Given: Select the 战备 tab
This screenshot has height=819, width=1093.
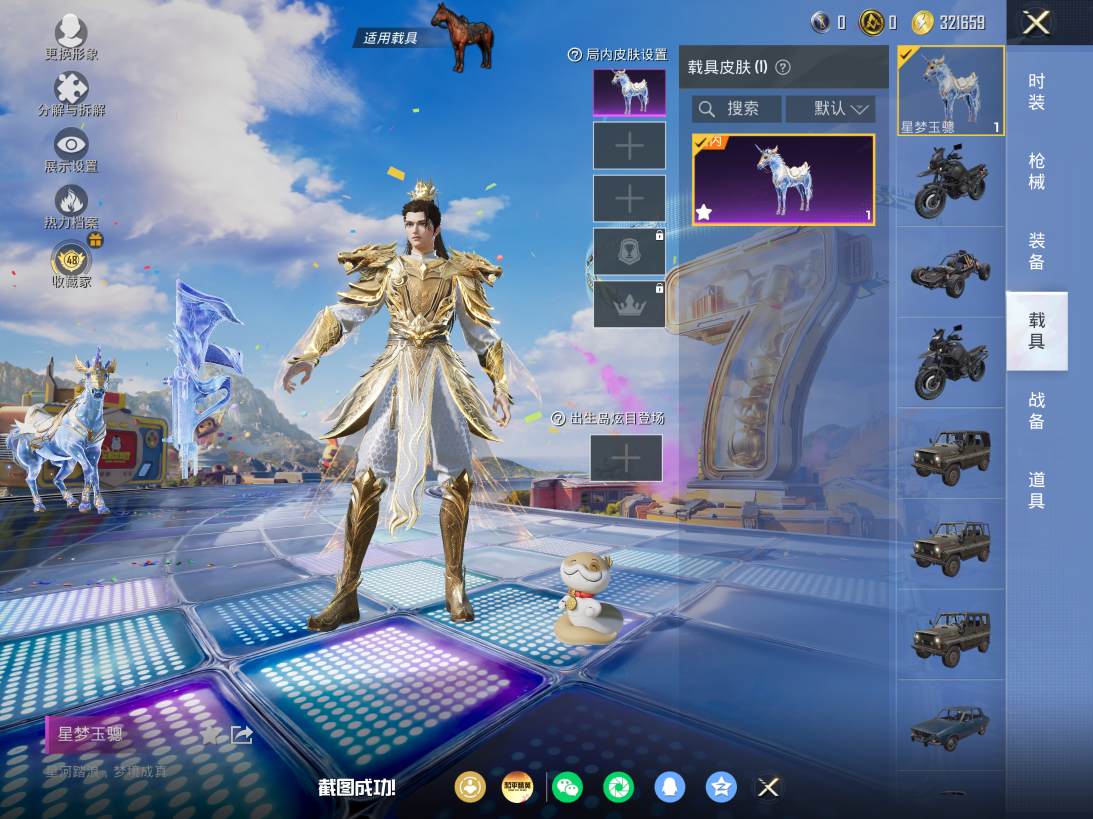Looking at the screenshot, I should click(x=1036, y=411).
